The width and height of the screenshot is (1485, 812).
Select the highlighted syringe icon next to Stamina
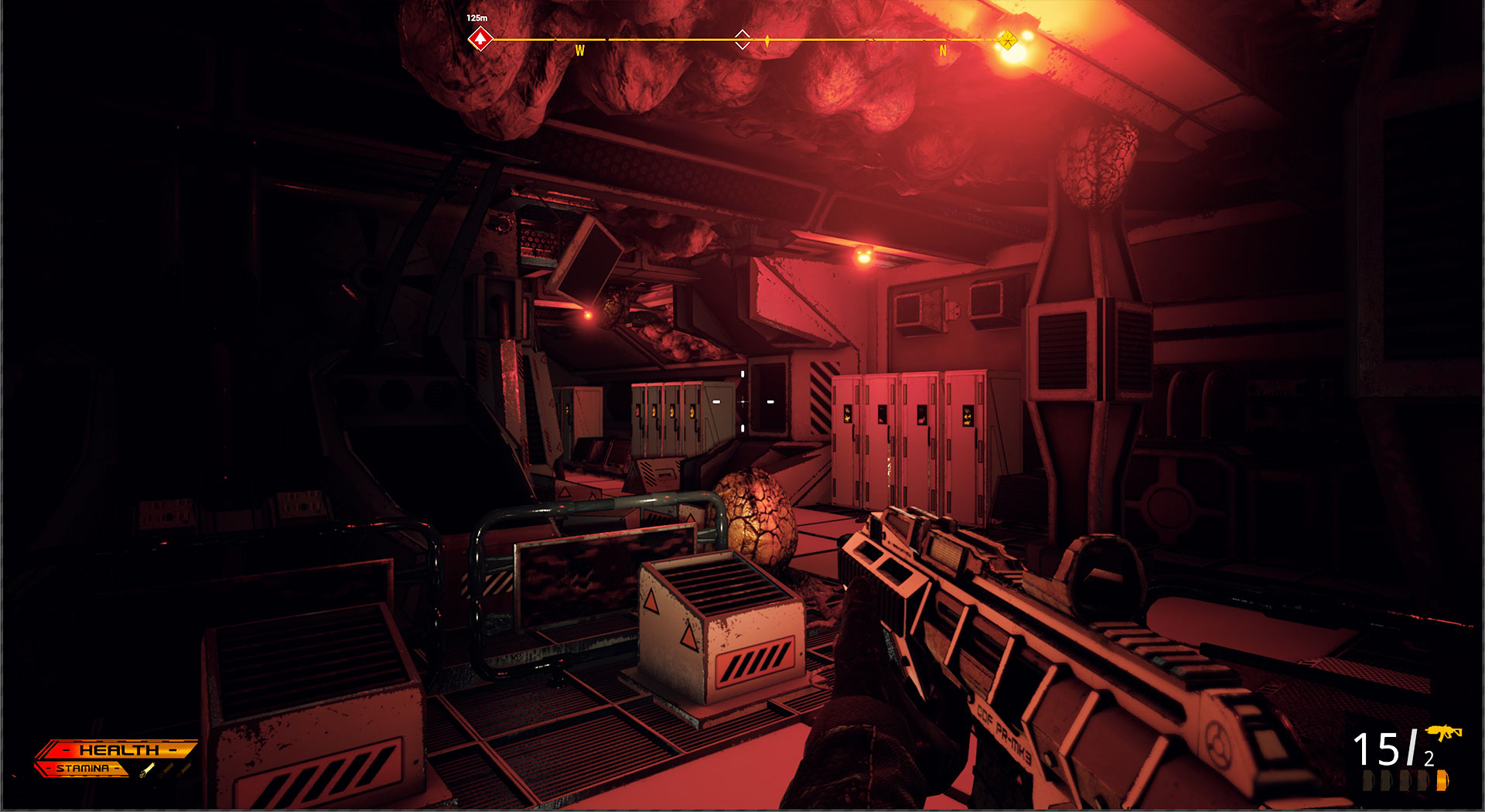[147, 770]
